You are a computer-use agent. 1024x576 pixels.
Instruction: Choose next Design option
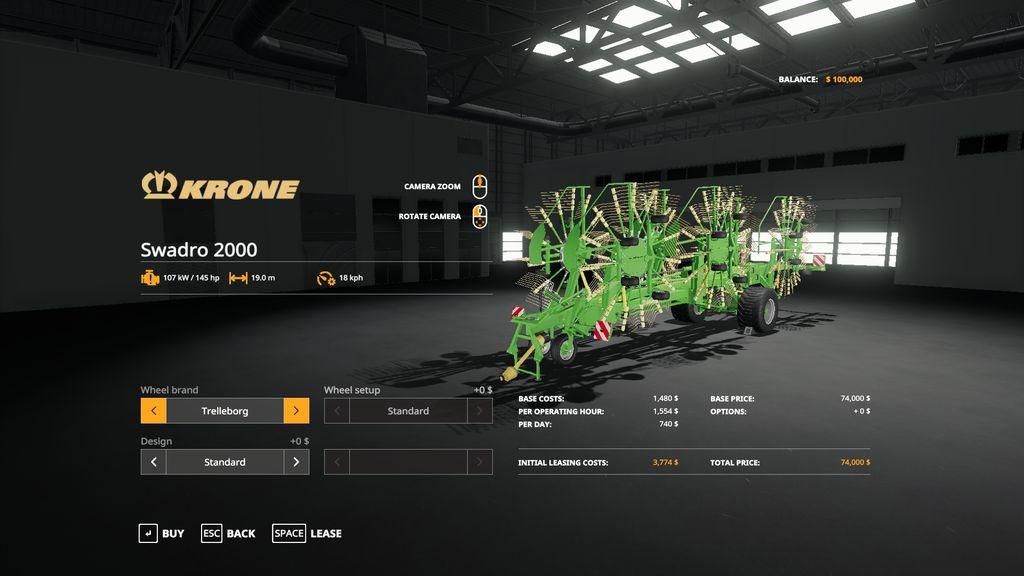[296, 462]
